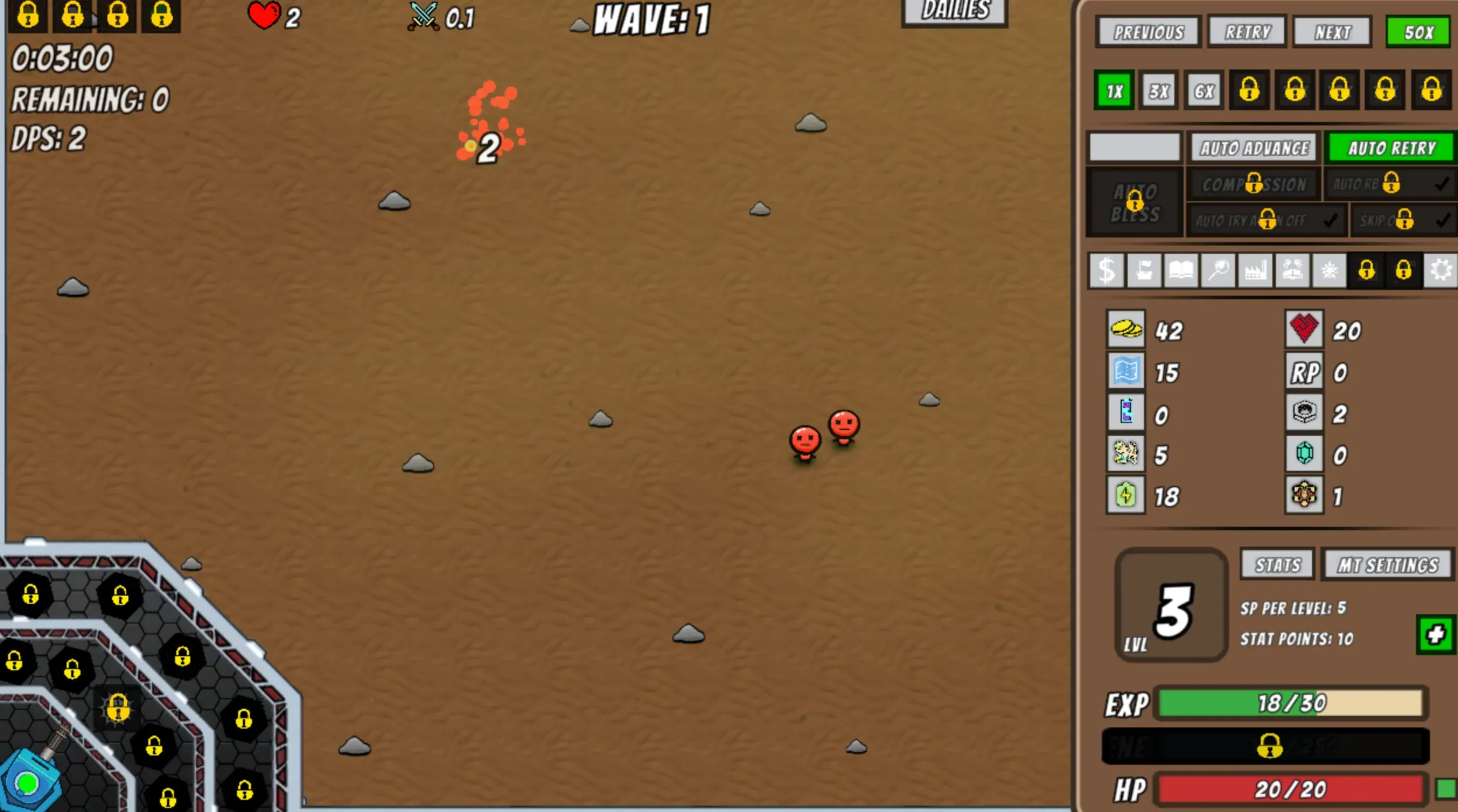Uncheck the Skip option checkbox
1458x812 pixels.
[1443, 220]
